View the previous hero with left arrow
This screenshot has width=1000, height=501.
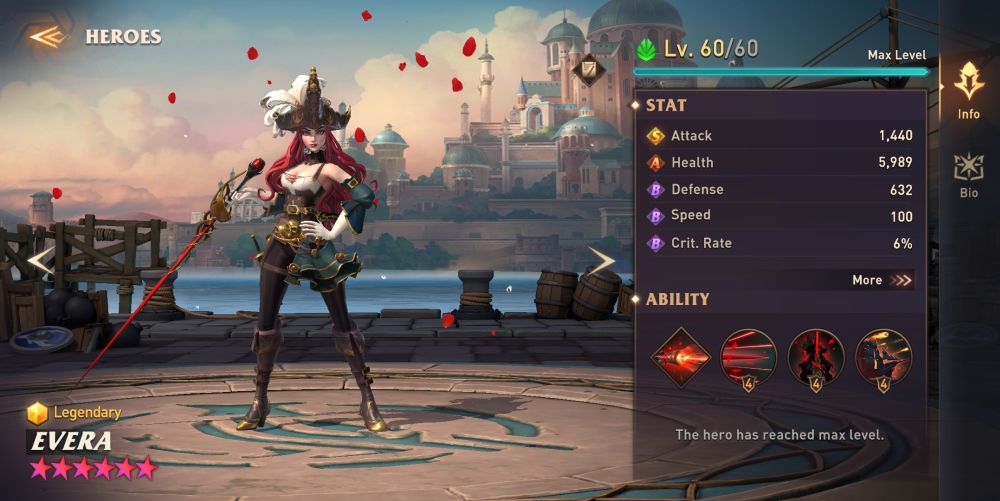(40, 261)
